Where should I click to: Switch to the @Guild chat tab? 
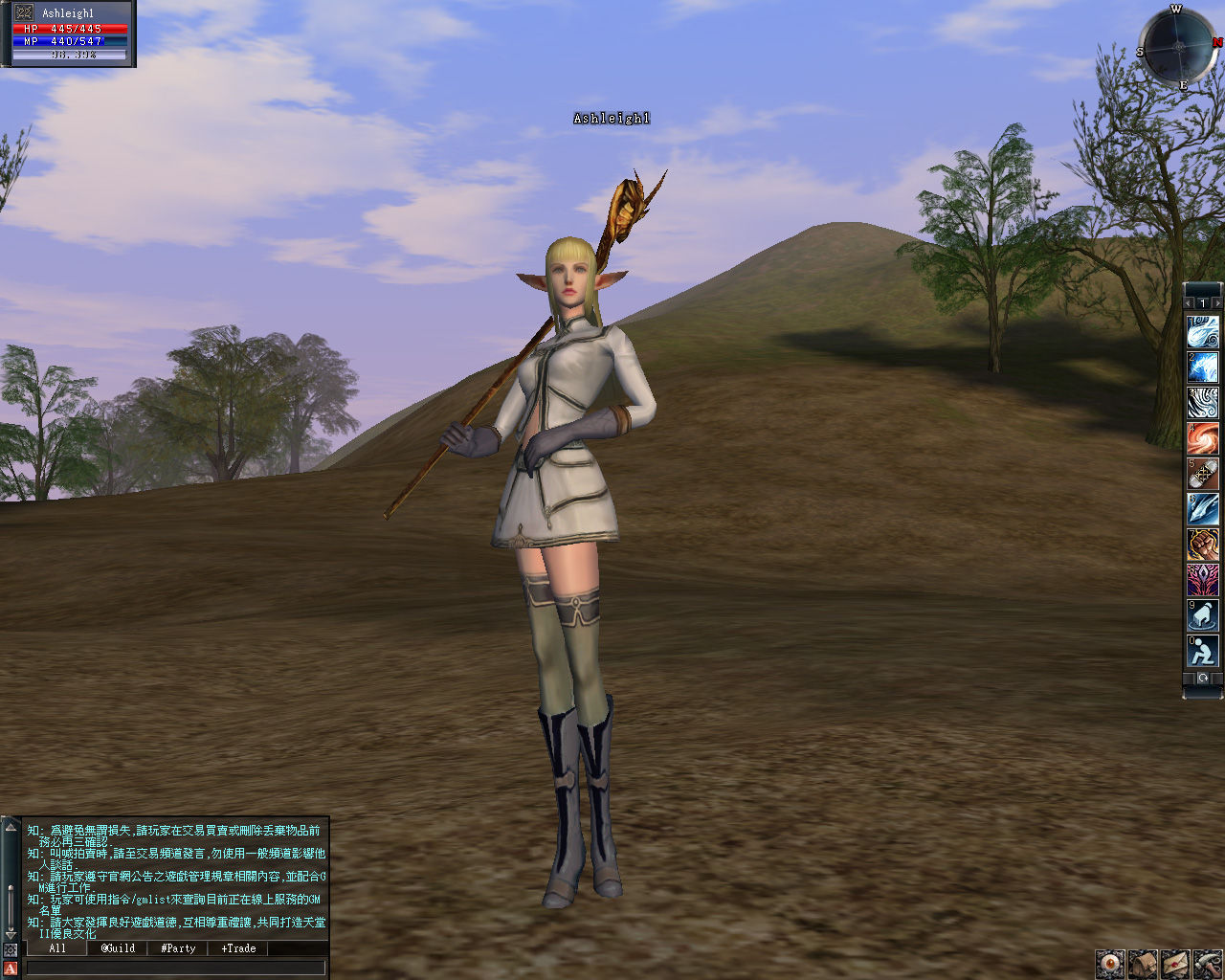(118, 948)
